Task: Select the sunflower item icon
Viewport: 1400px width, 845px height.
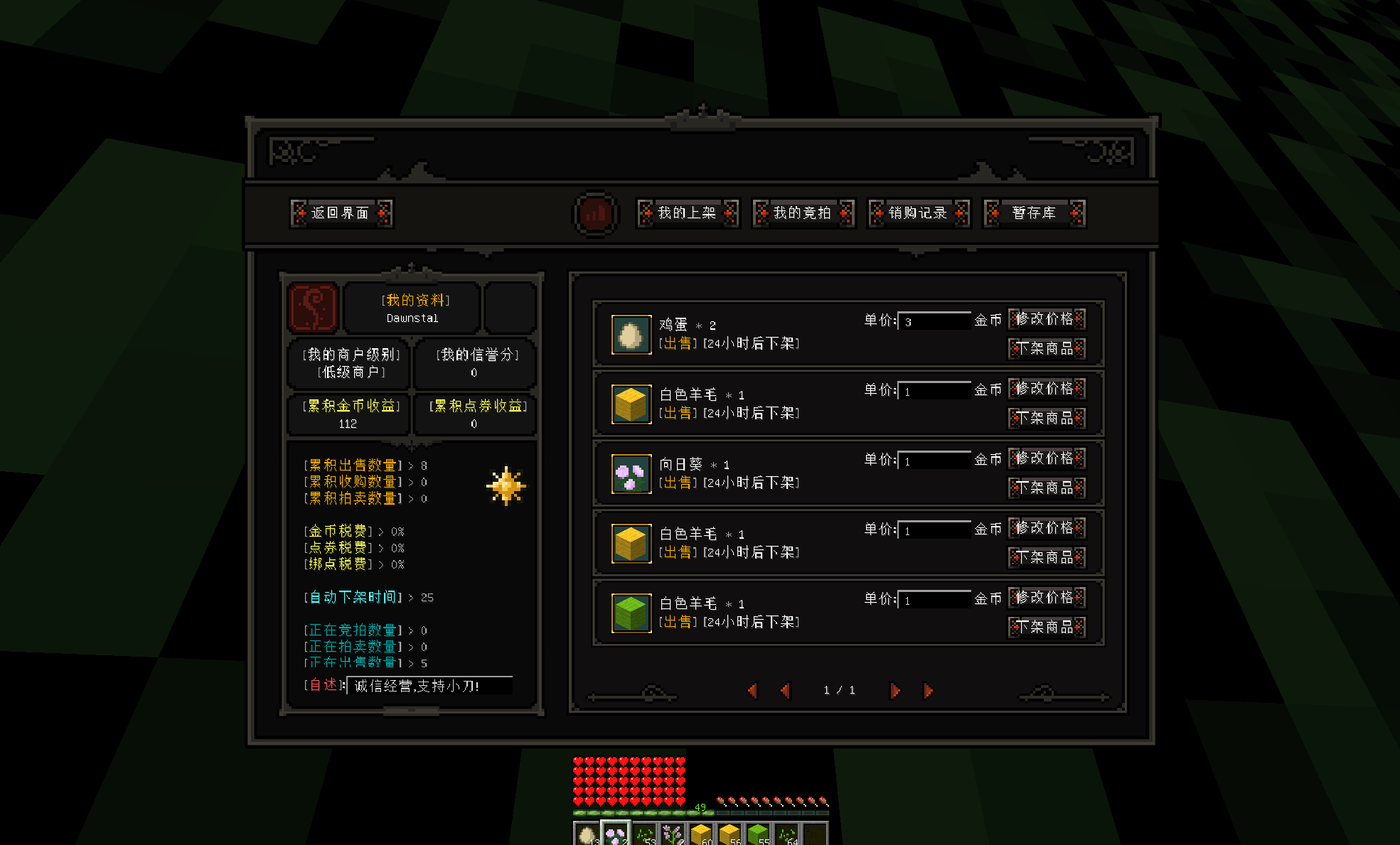Action: click(630, 474)
